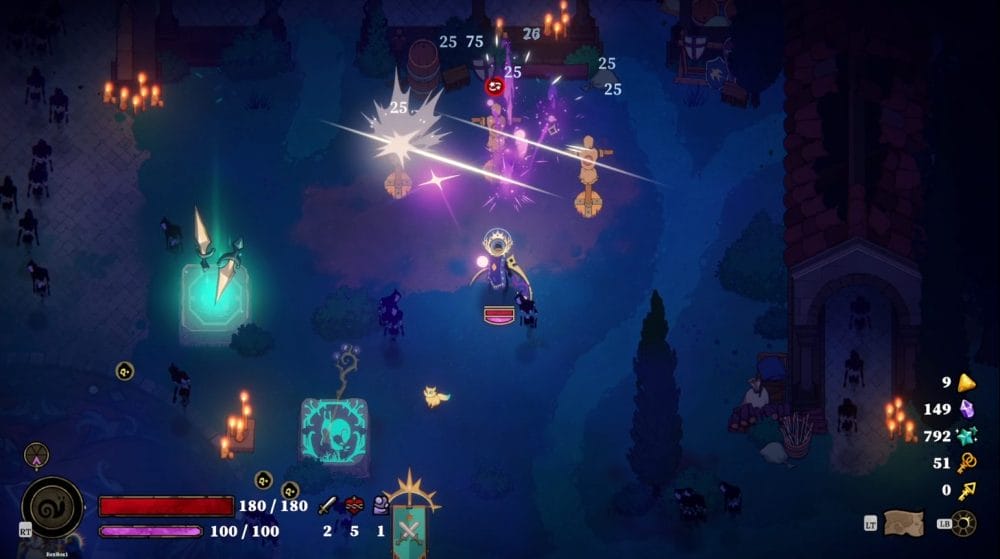The height and width of the screenshot is (559, 1000).
Task: Click the arrow-headed gold key icon
Action: coord(966,490)
